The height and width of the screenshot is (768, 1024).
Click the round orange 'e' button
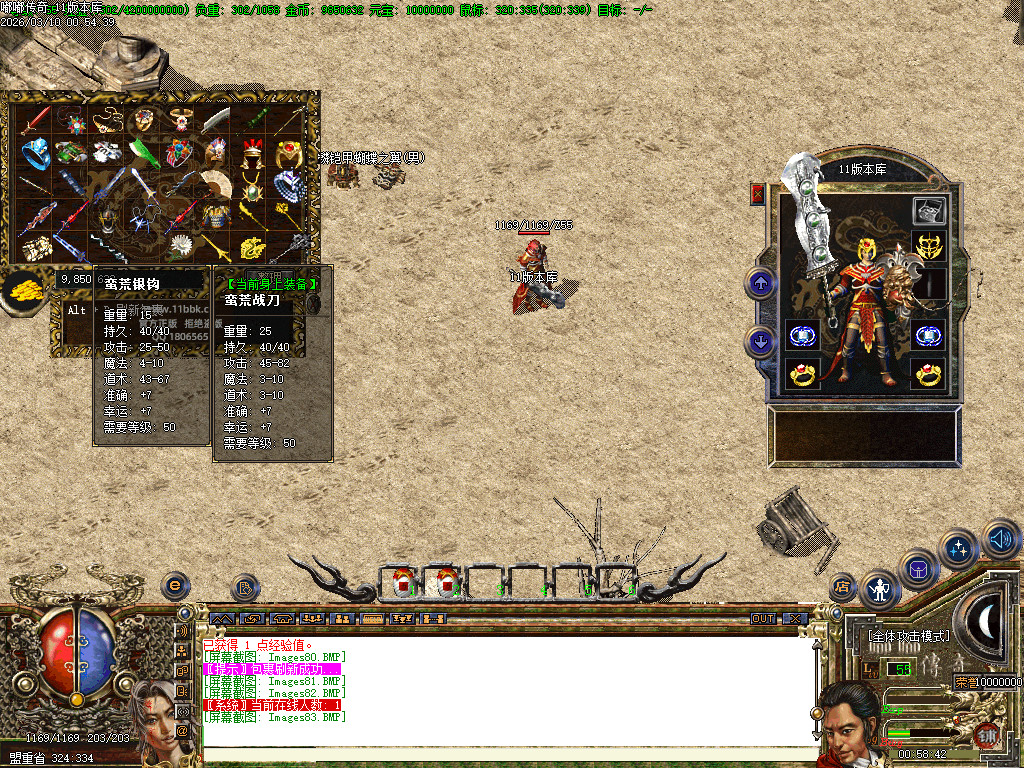point(176,583)
